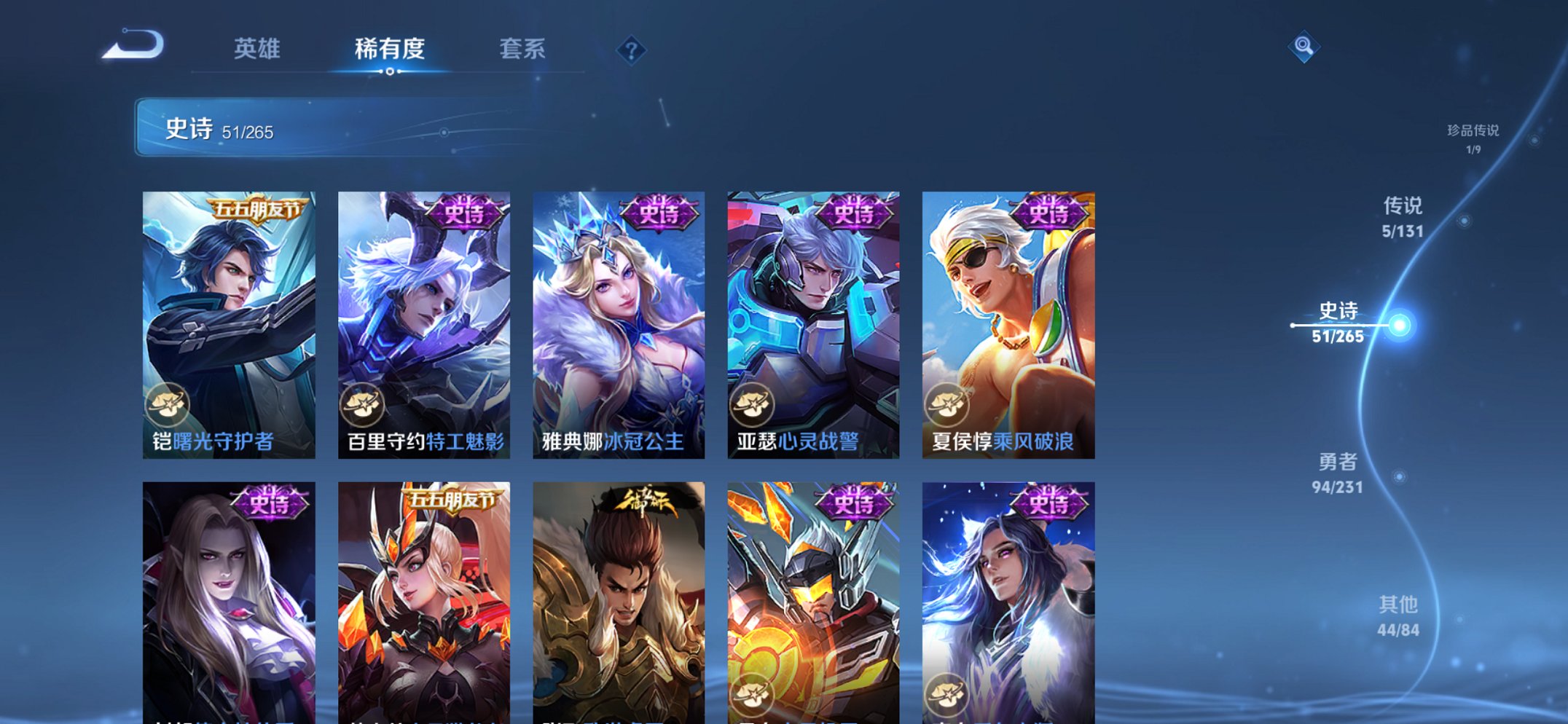
Task: Open 亚瑟's 心灵战警 skin card
Action: pyautogui.click(x=813, y=320)
